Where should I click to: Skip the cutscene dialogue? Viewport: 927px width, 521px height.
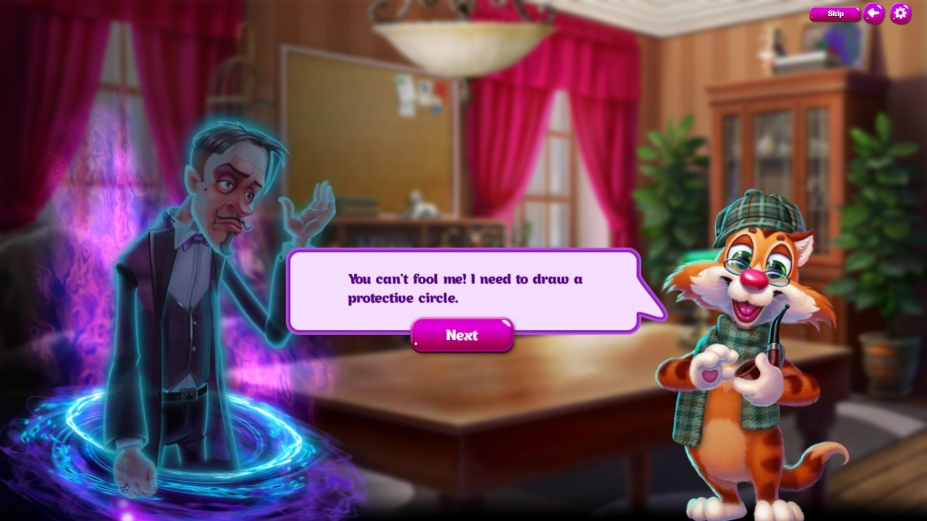[835, 13]
